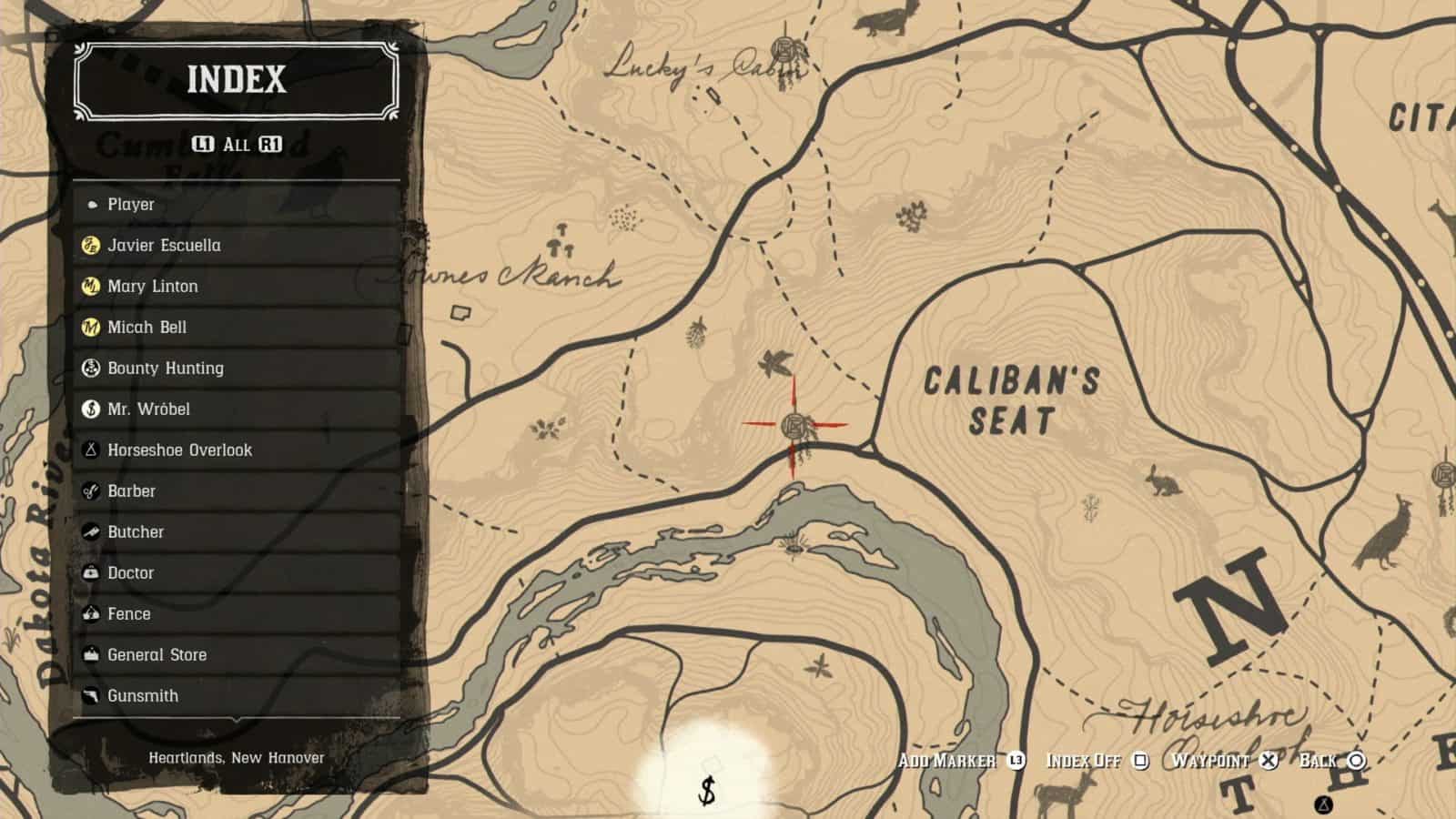Open the next index category with R1
1456x819 pixels.
[270, 142]
